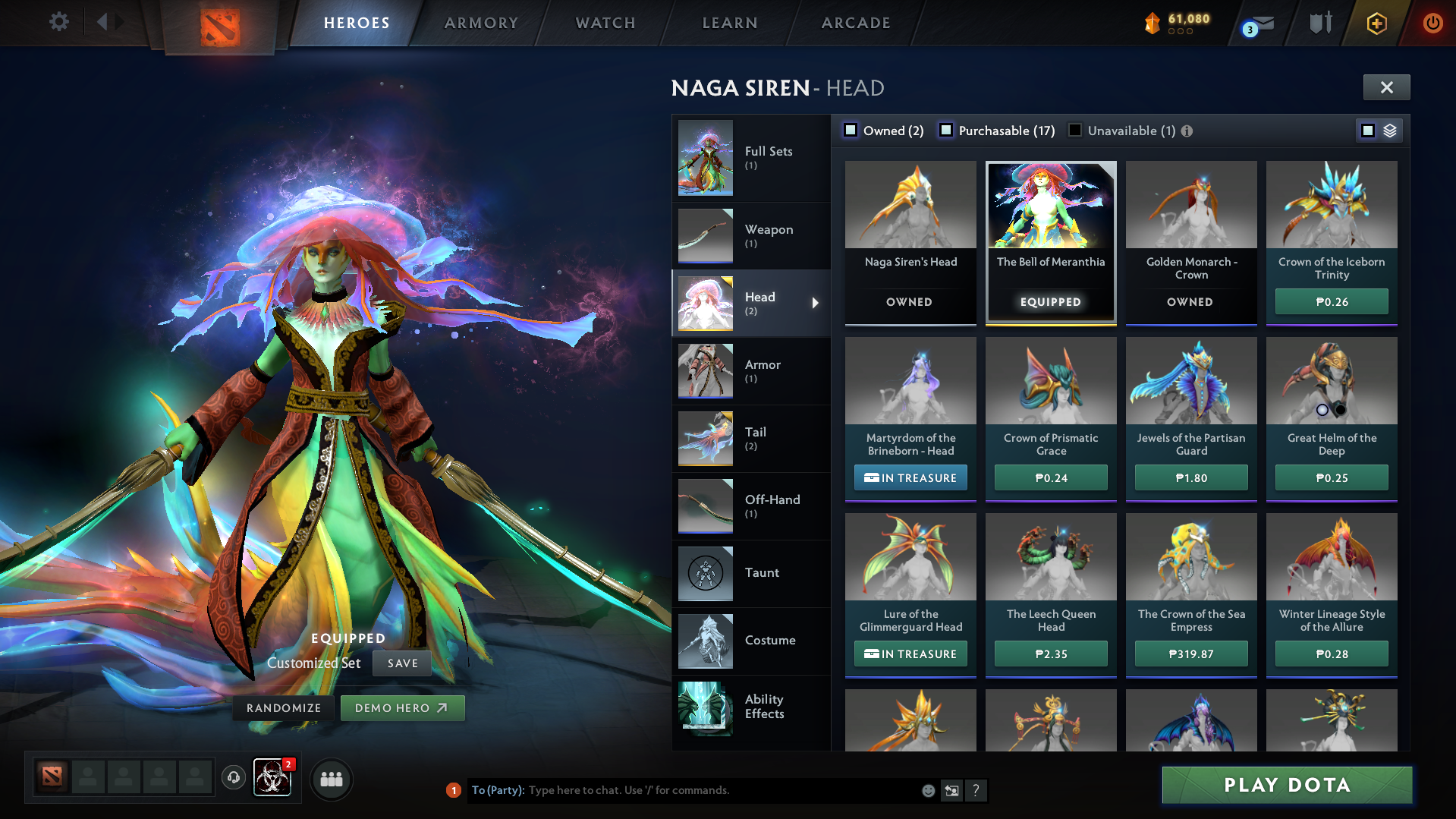The image size is (1456, 819).
Task: Toggle the Owned items filter checkbox
Action: pyautogui.click(x=851, y=131)
